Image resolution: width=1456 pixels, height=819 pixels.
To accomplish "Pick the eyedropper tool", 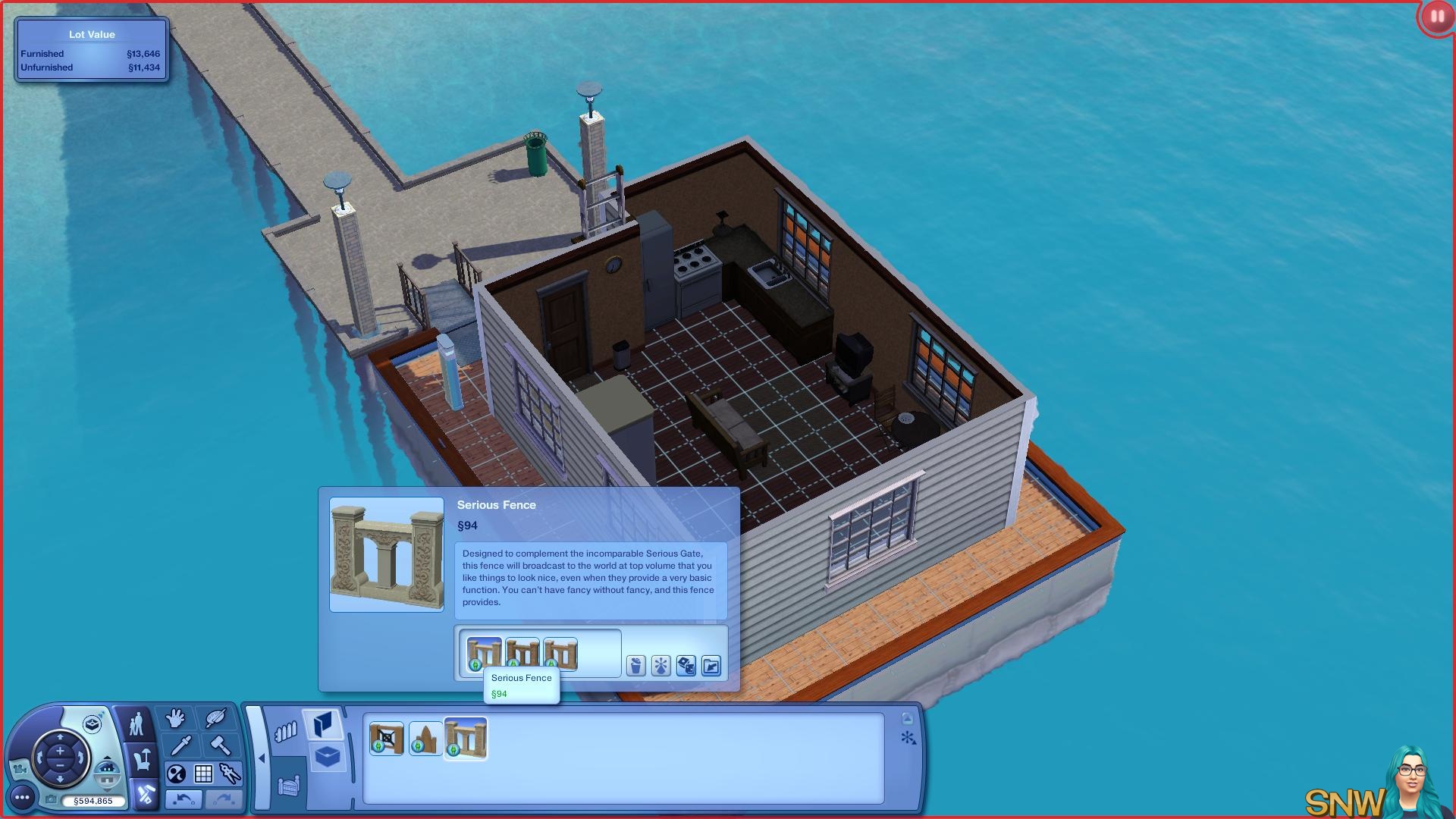I will (180, 745).
